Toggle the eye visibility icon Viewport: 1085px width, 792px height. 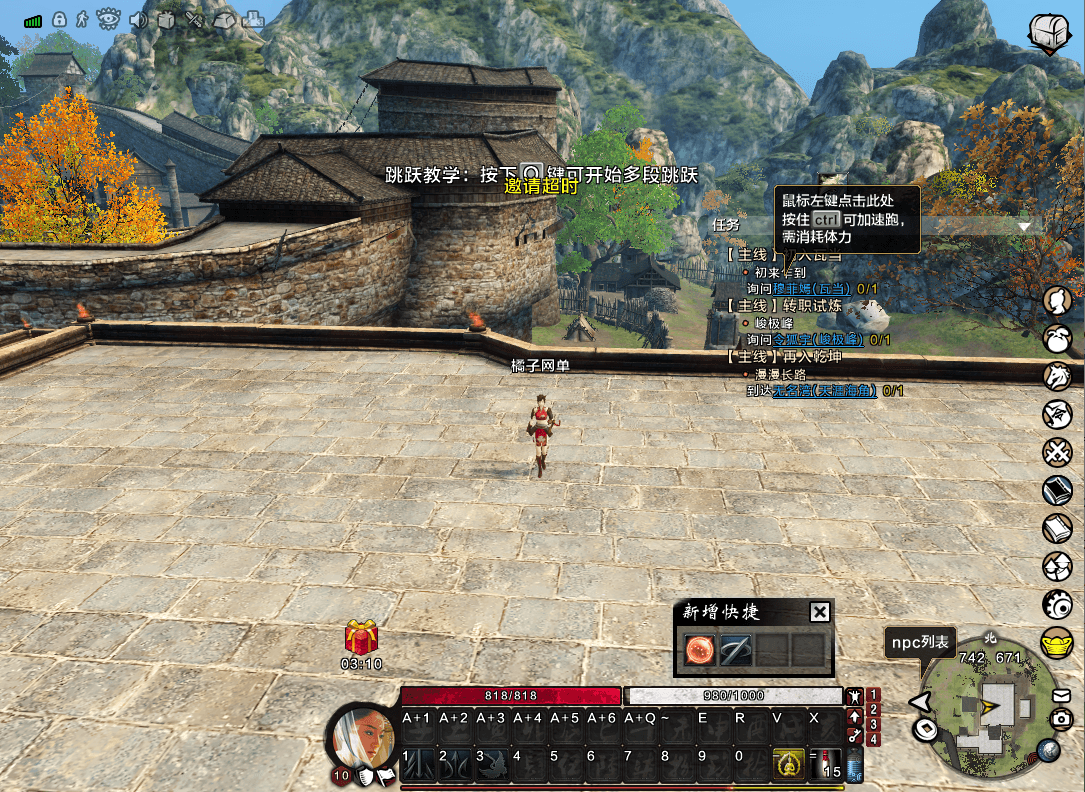pyautogui.click(x=109, y=19)
